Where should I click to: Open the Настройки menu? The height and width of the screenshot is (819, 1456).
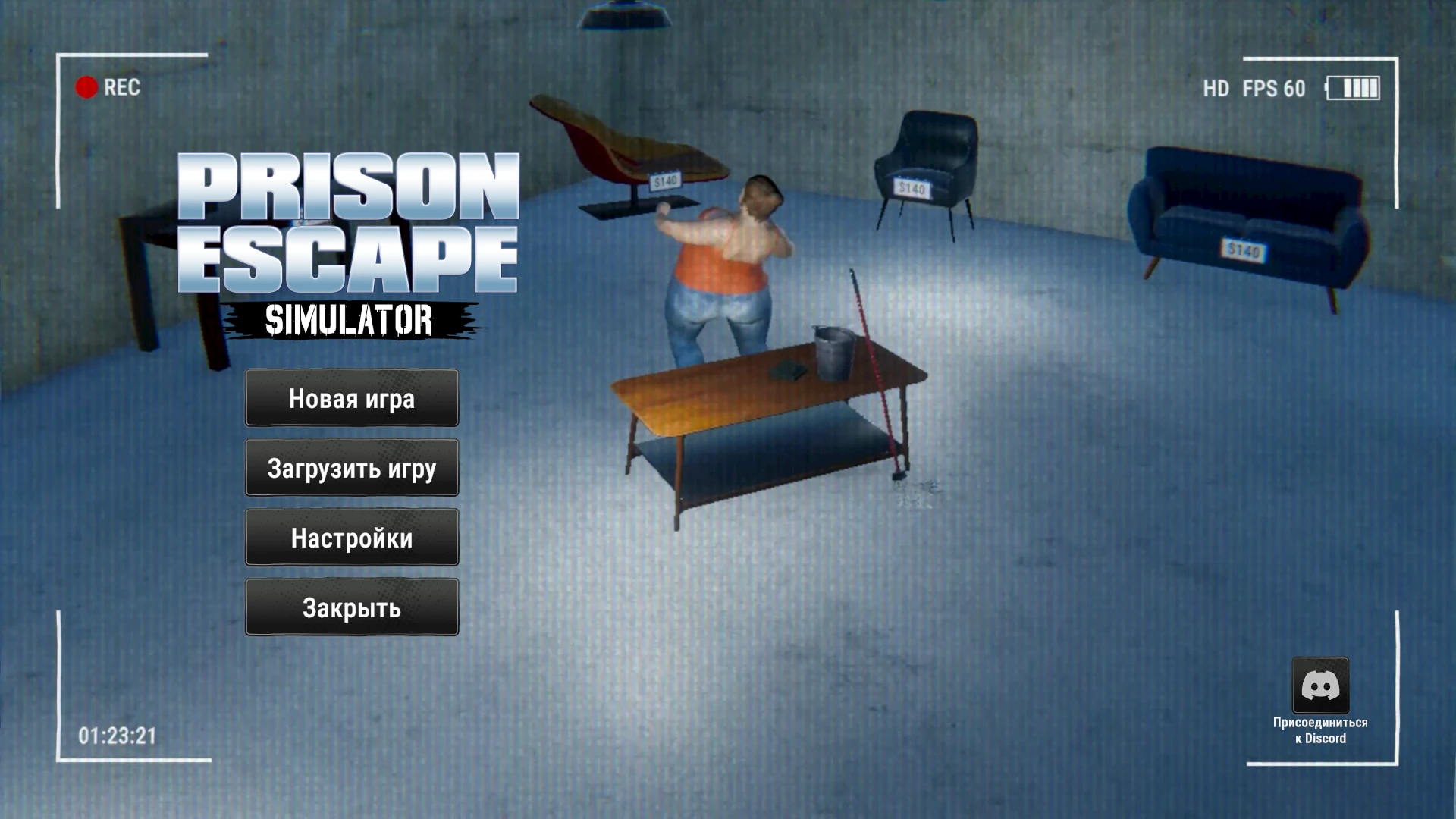pos(351,538)
